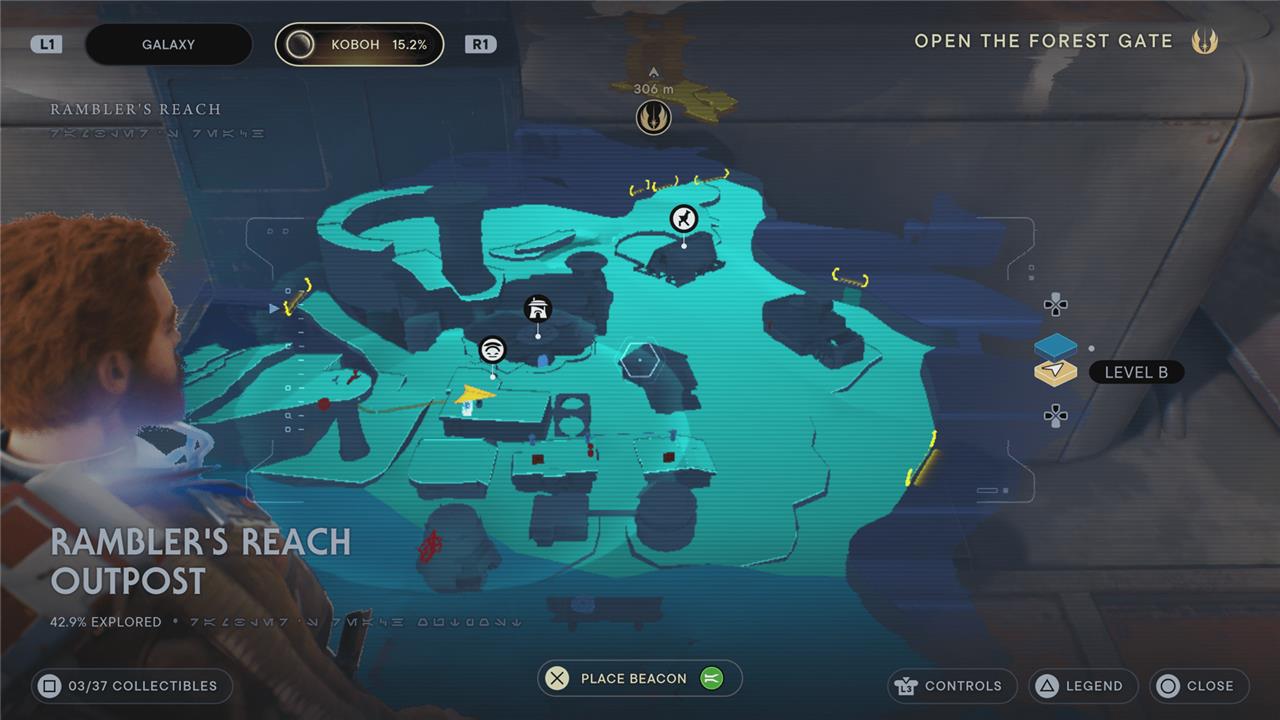Open the map Legend

tap(1083, 686)
